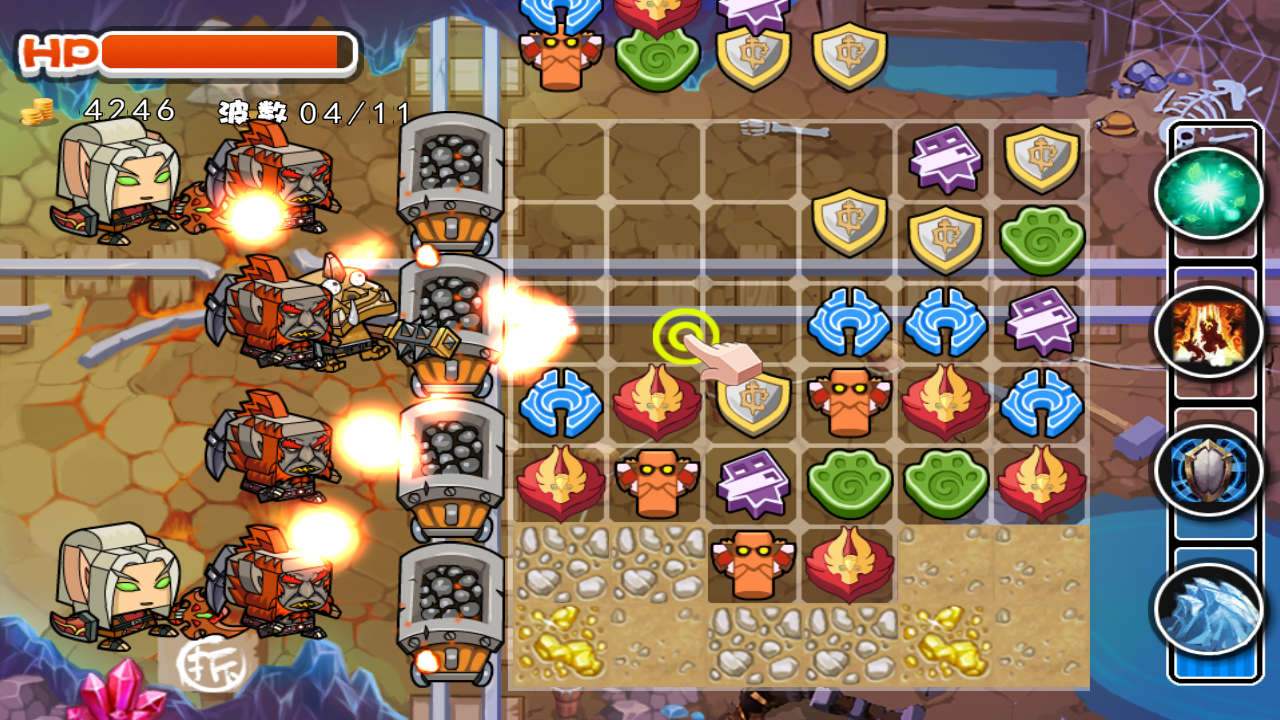Pick the red wing tile among the rocks
Screen dimensions: 1280x720
pyautogui.click(x=848, y=564)
